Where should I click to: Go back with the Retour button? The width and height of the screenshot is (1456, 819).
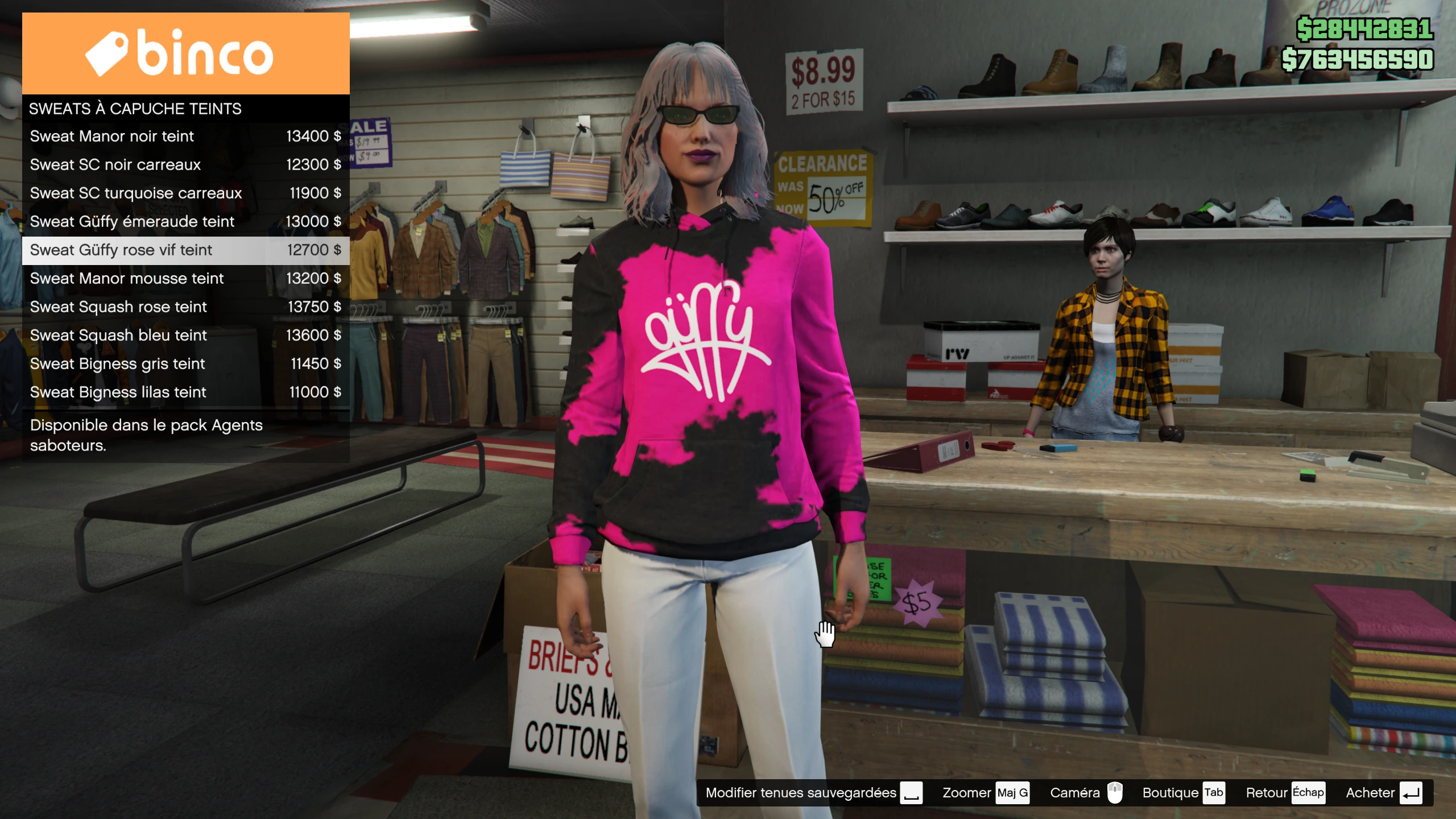(1285, 793)
